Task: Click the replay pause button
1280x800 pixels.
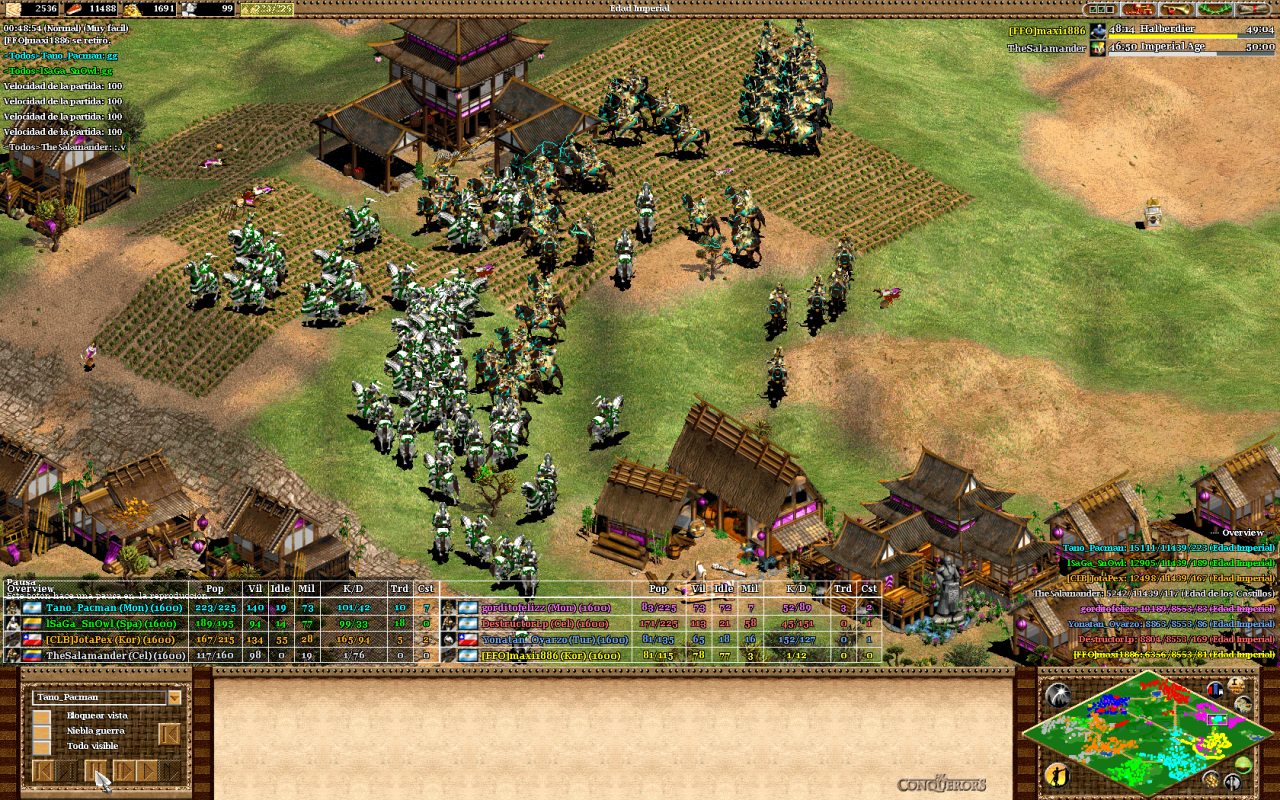Action: tap(96, 770)
